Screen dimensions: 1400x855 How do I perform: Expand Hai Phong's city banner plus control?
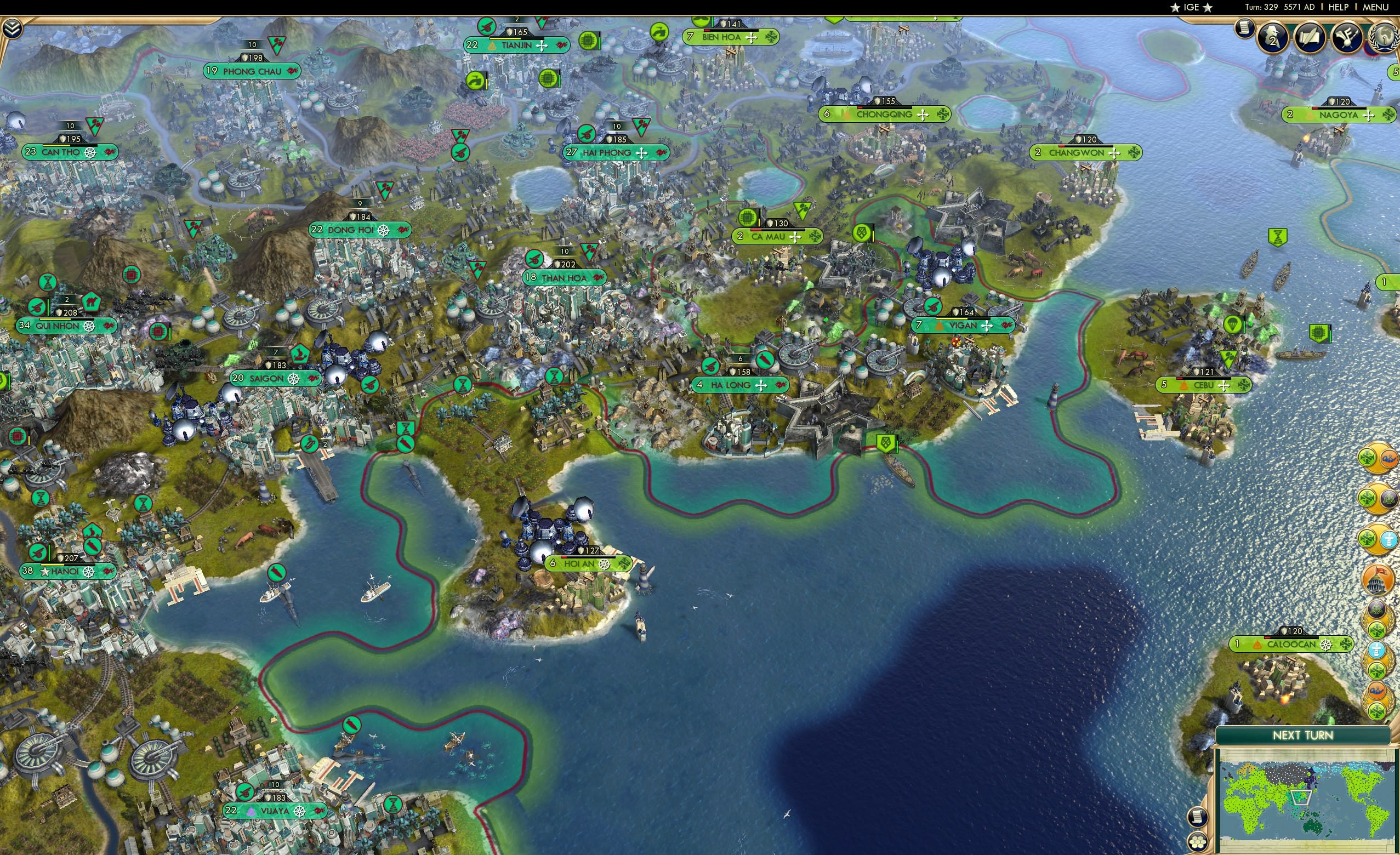(x=641, y=152)
